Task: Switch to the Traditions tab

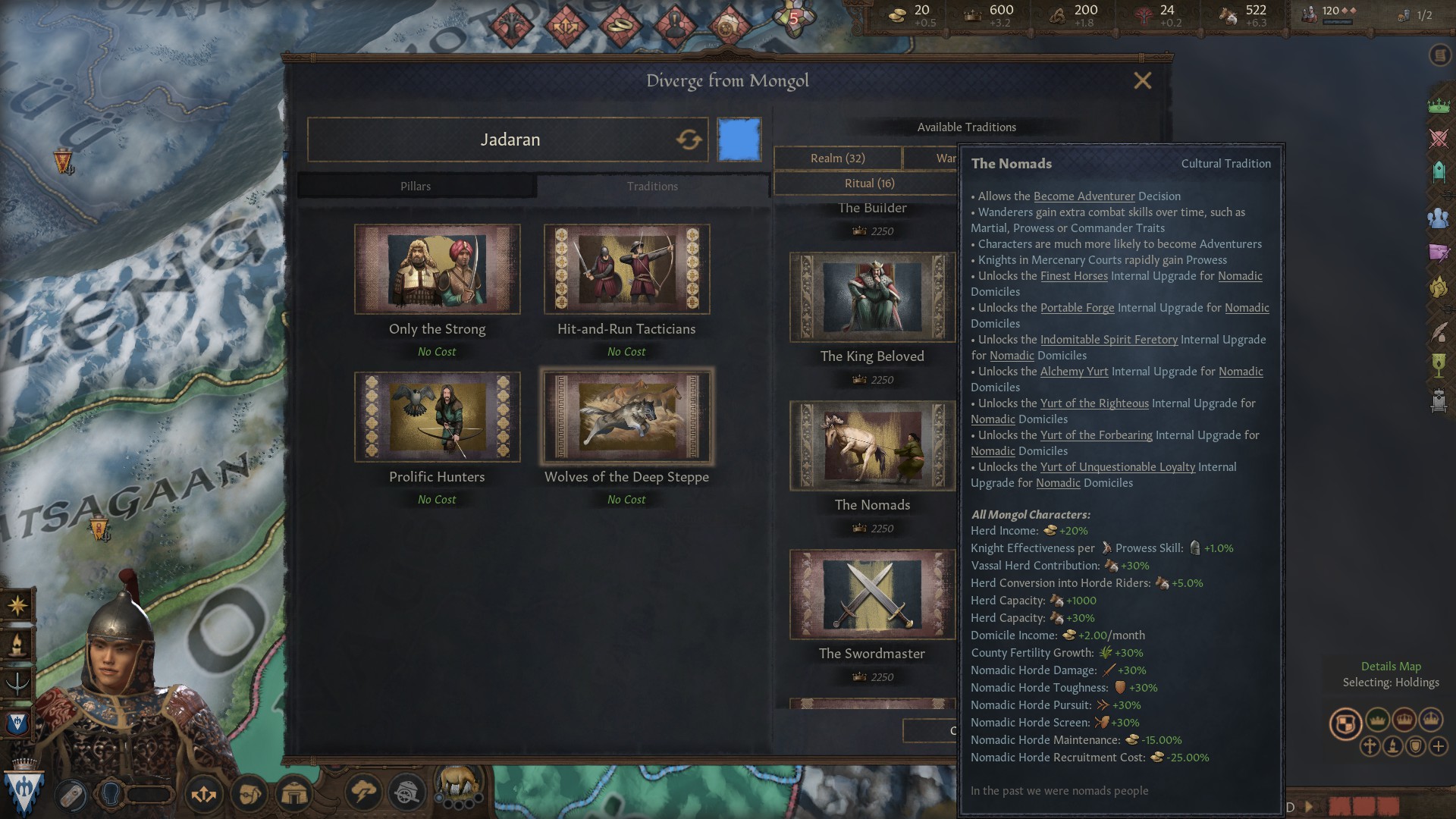Action: click(x=652, y=187)
